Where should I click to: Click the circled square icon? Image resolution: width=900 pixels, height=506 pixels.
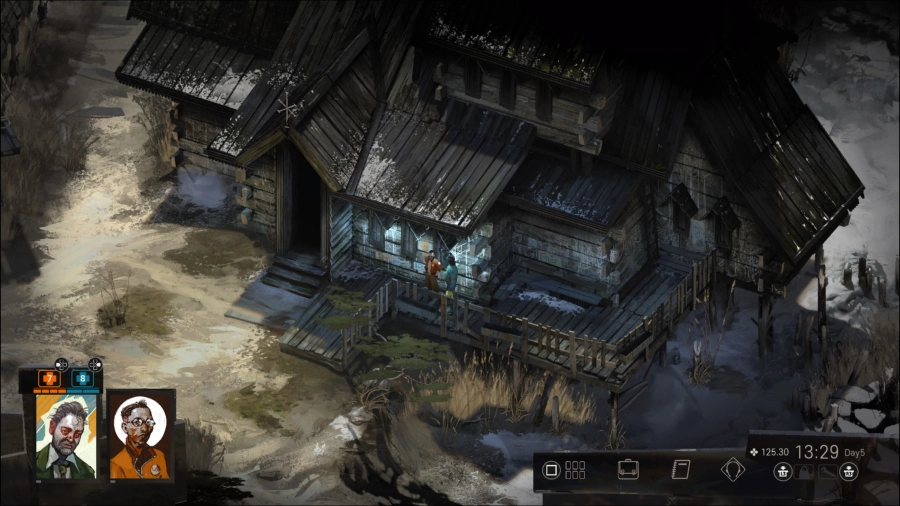pyautogui.click(x=550, y=470)
